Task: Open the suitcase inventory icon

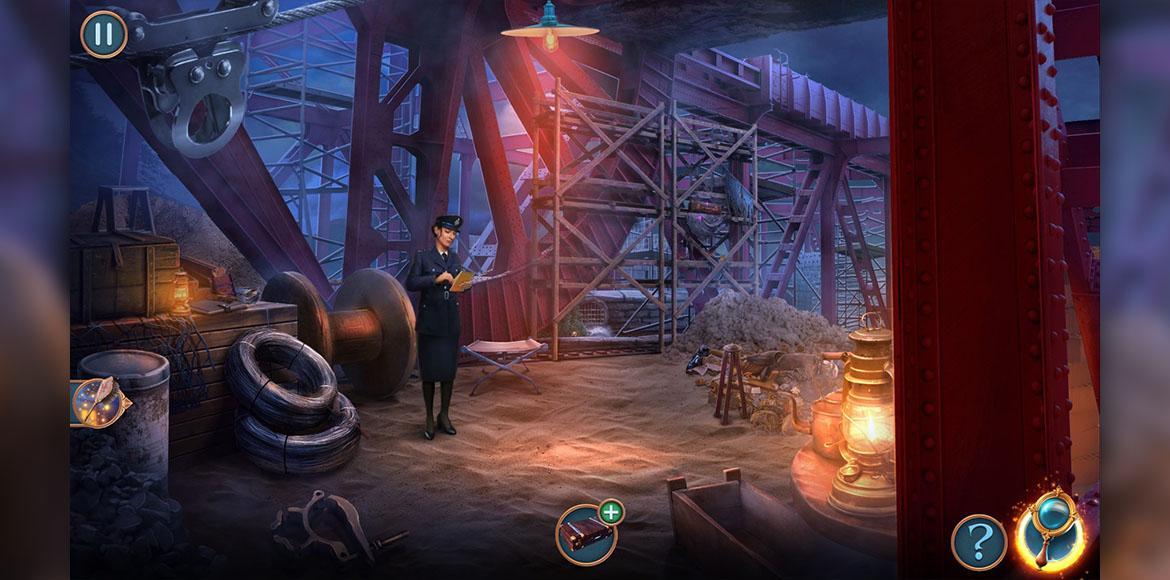Action: pos(585,534)
